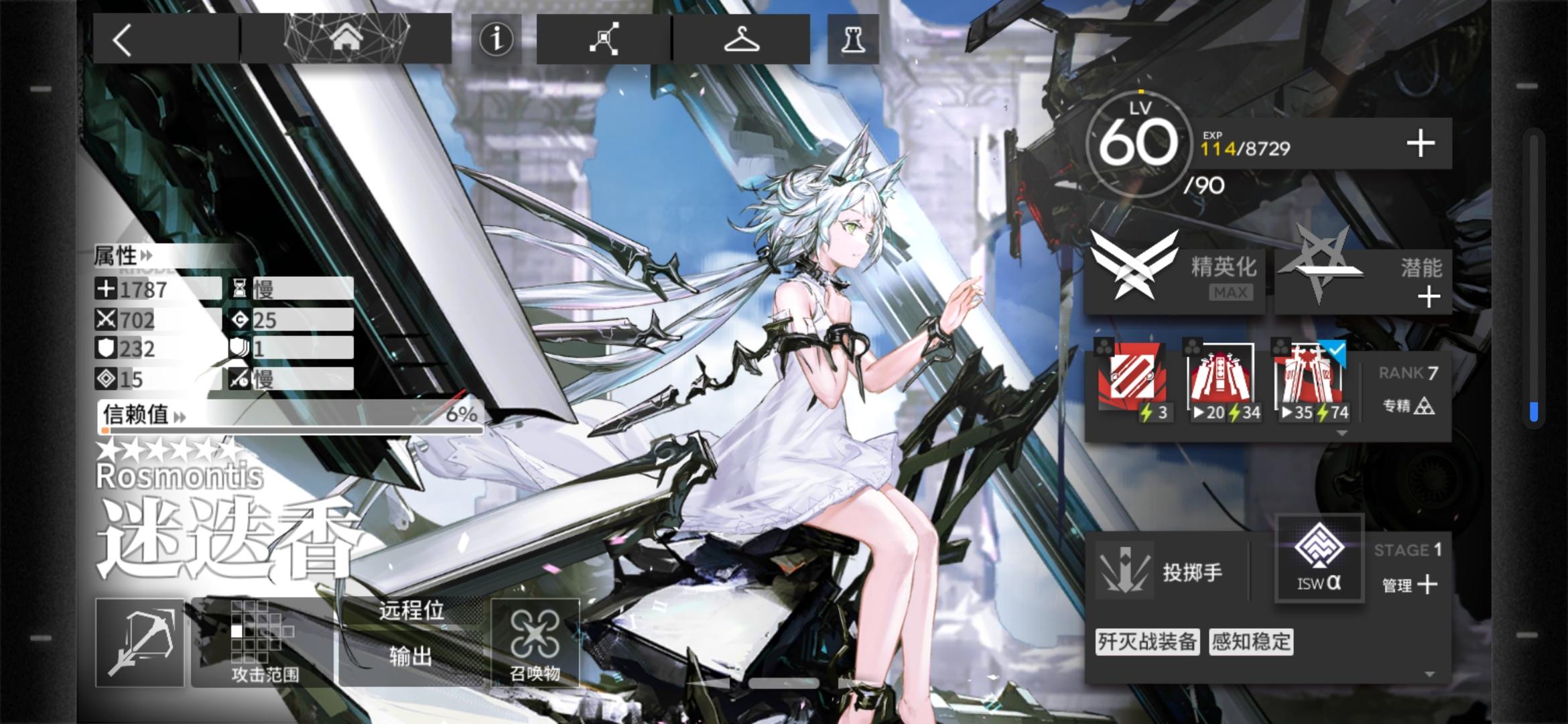Open the 召唤物 summons panel
1568x724 pixels.
tap(536, 640)
